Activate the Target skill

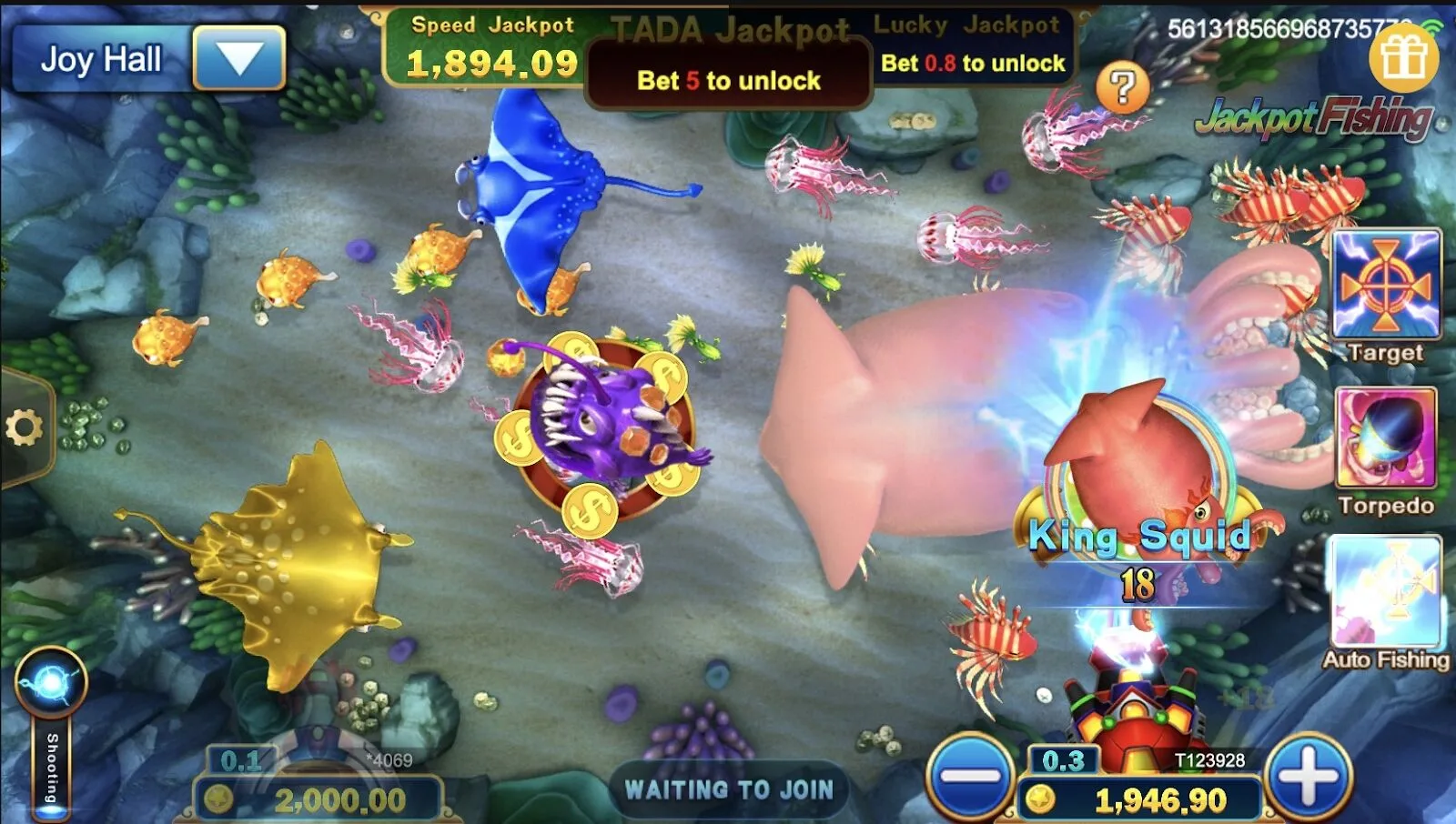pos(1386,285)
